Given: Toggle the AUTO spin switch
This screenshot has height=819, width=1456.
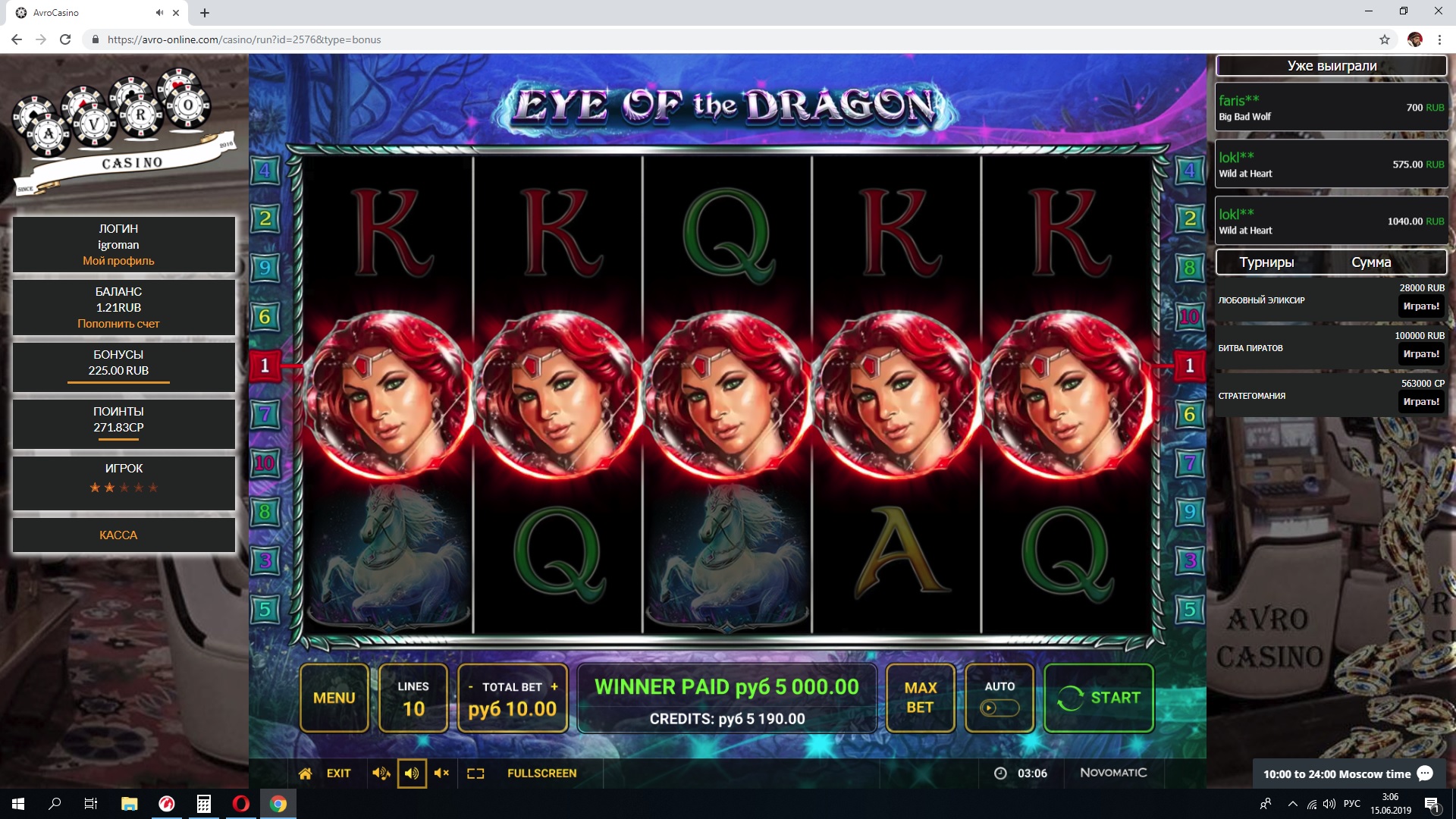Looking at the screenshot, I should 999,708.
